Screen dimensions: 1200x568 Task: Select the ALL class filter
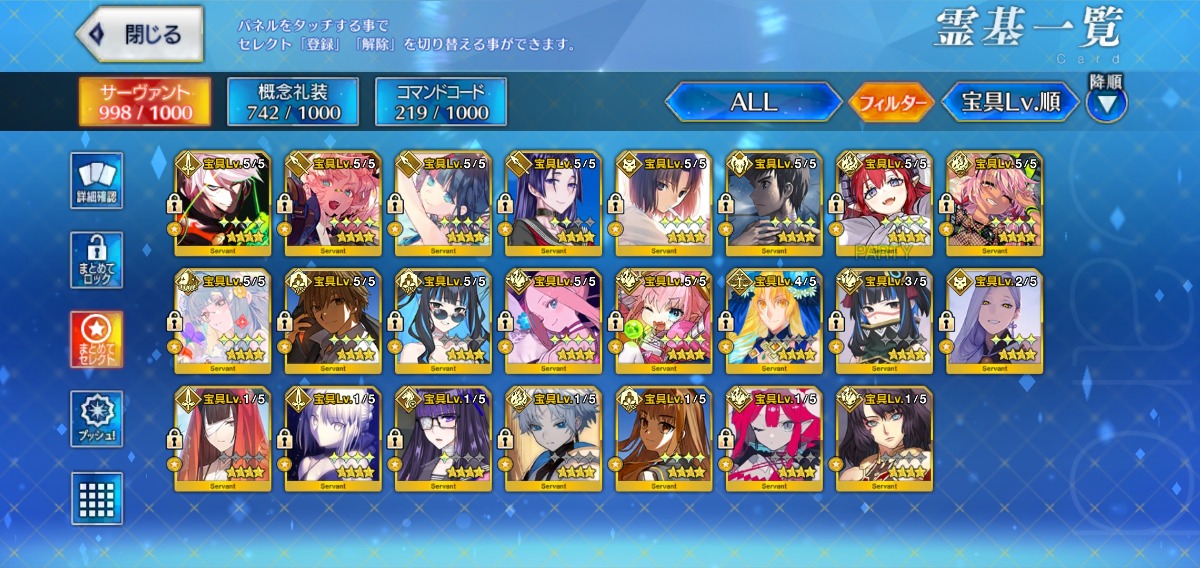[x=753, y=102]
